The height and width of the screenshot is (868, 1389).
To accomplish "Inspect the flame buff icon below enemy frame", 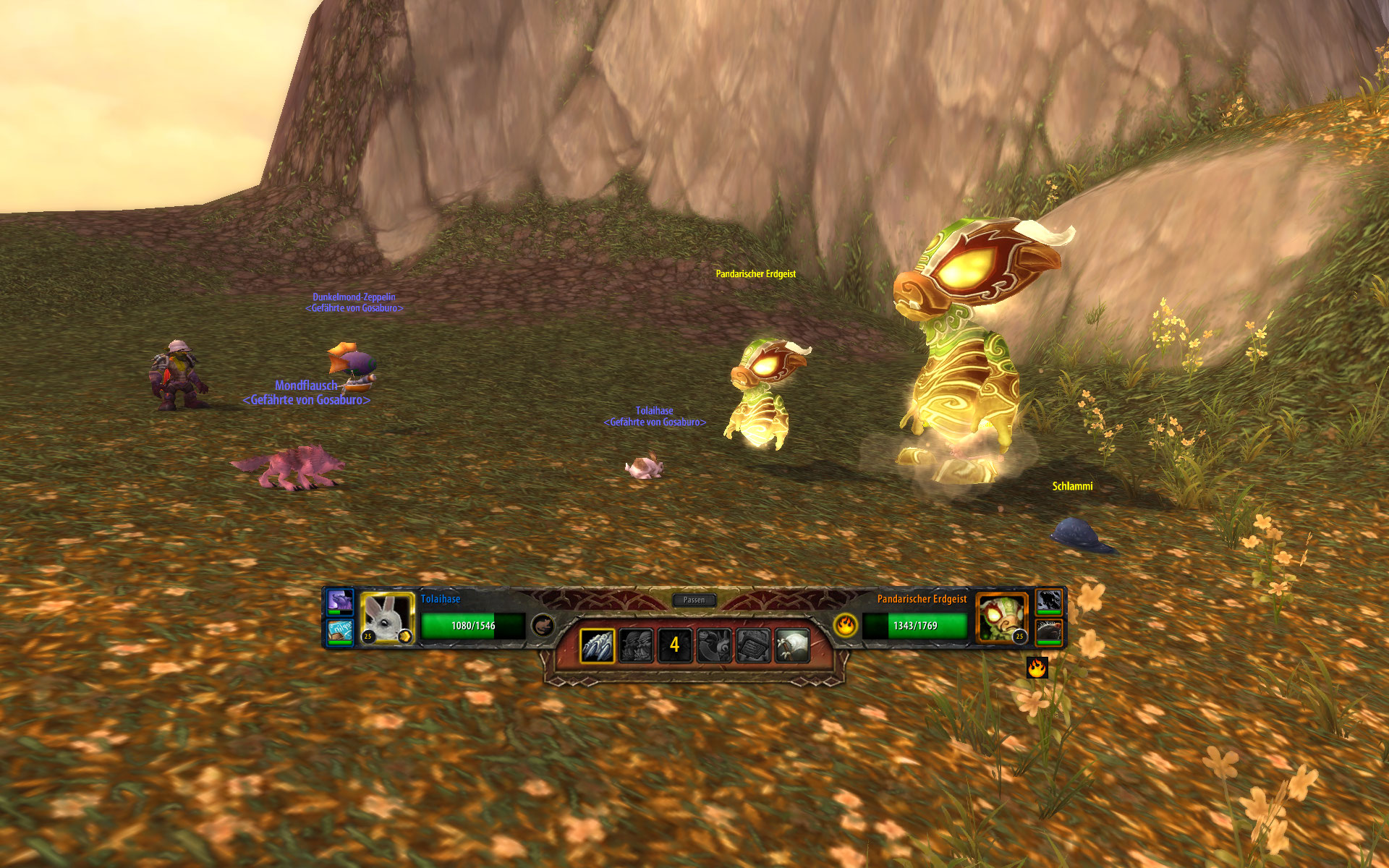I will [1037, 667].
